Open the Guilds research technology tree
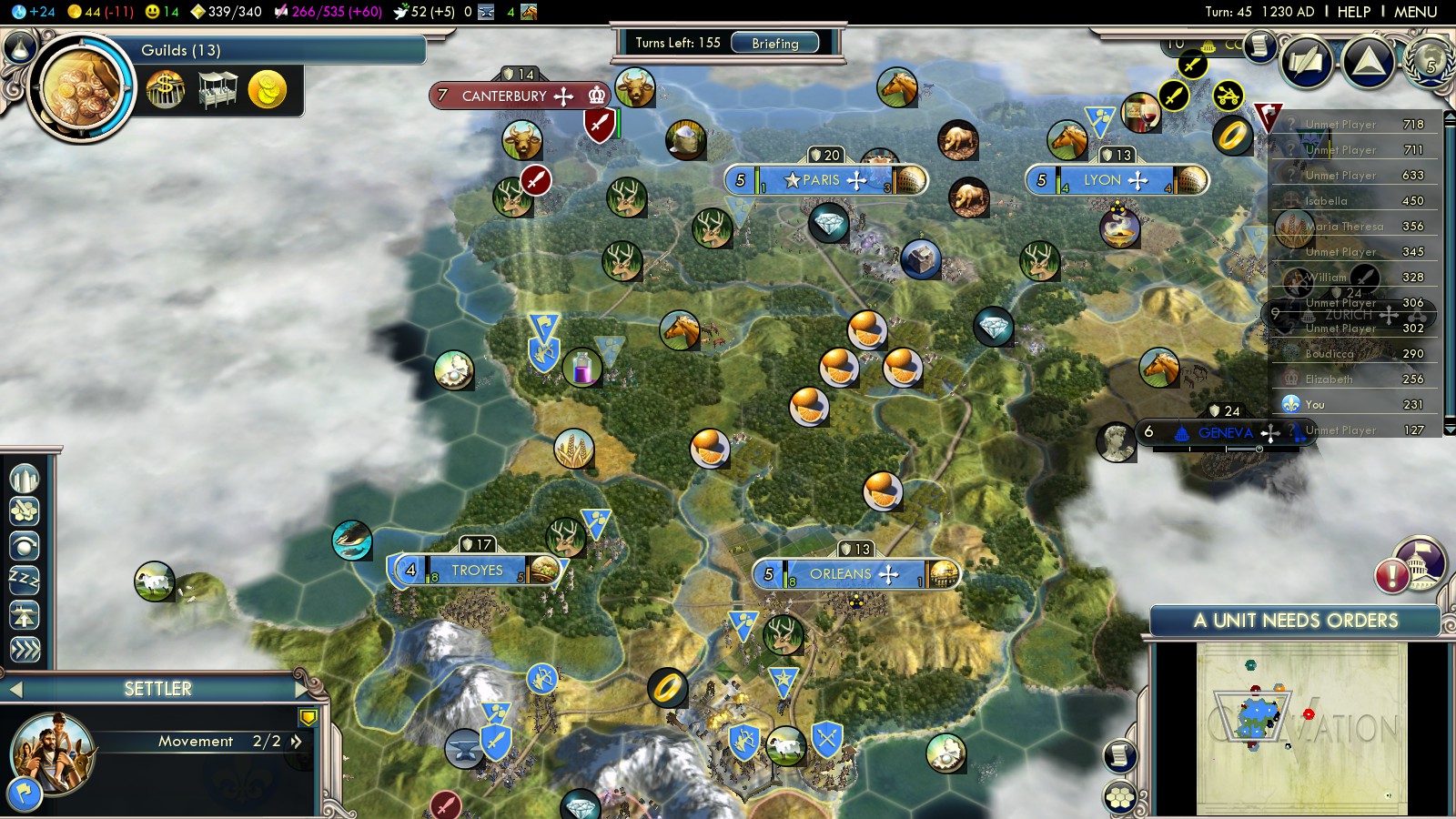 pos(80,88)
